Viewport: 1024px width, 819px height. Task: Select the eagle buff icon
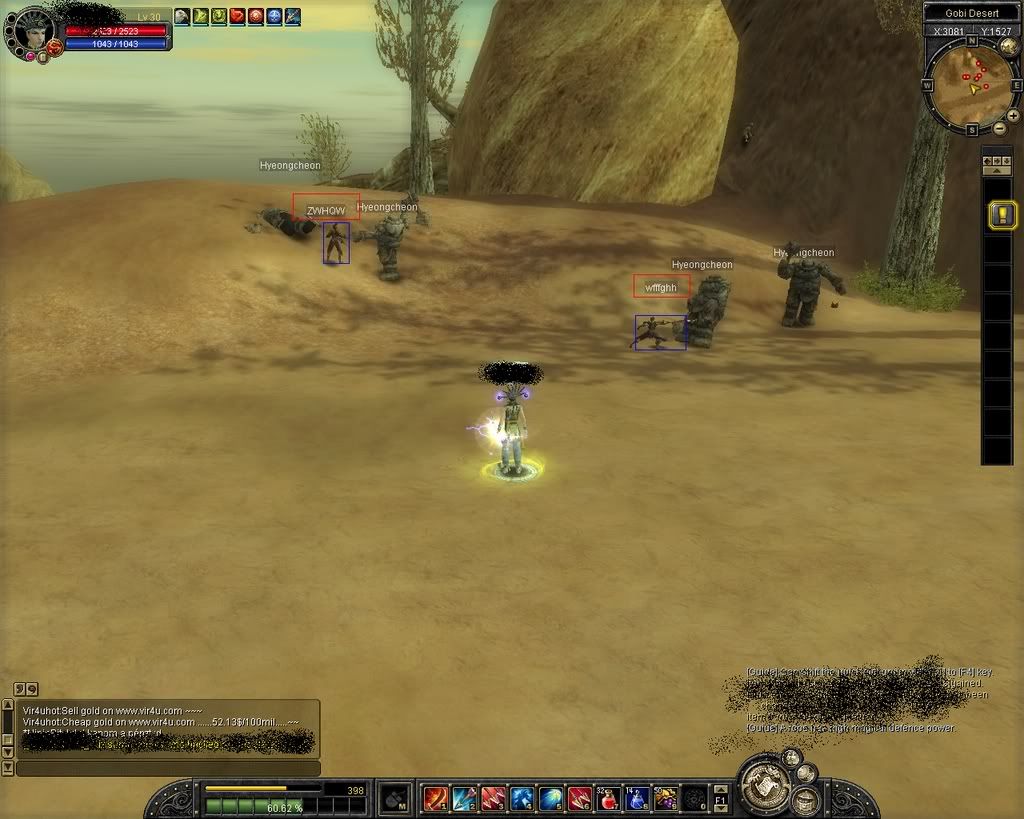(x=182, y=16)
